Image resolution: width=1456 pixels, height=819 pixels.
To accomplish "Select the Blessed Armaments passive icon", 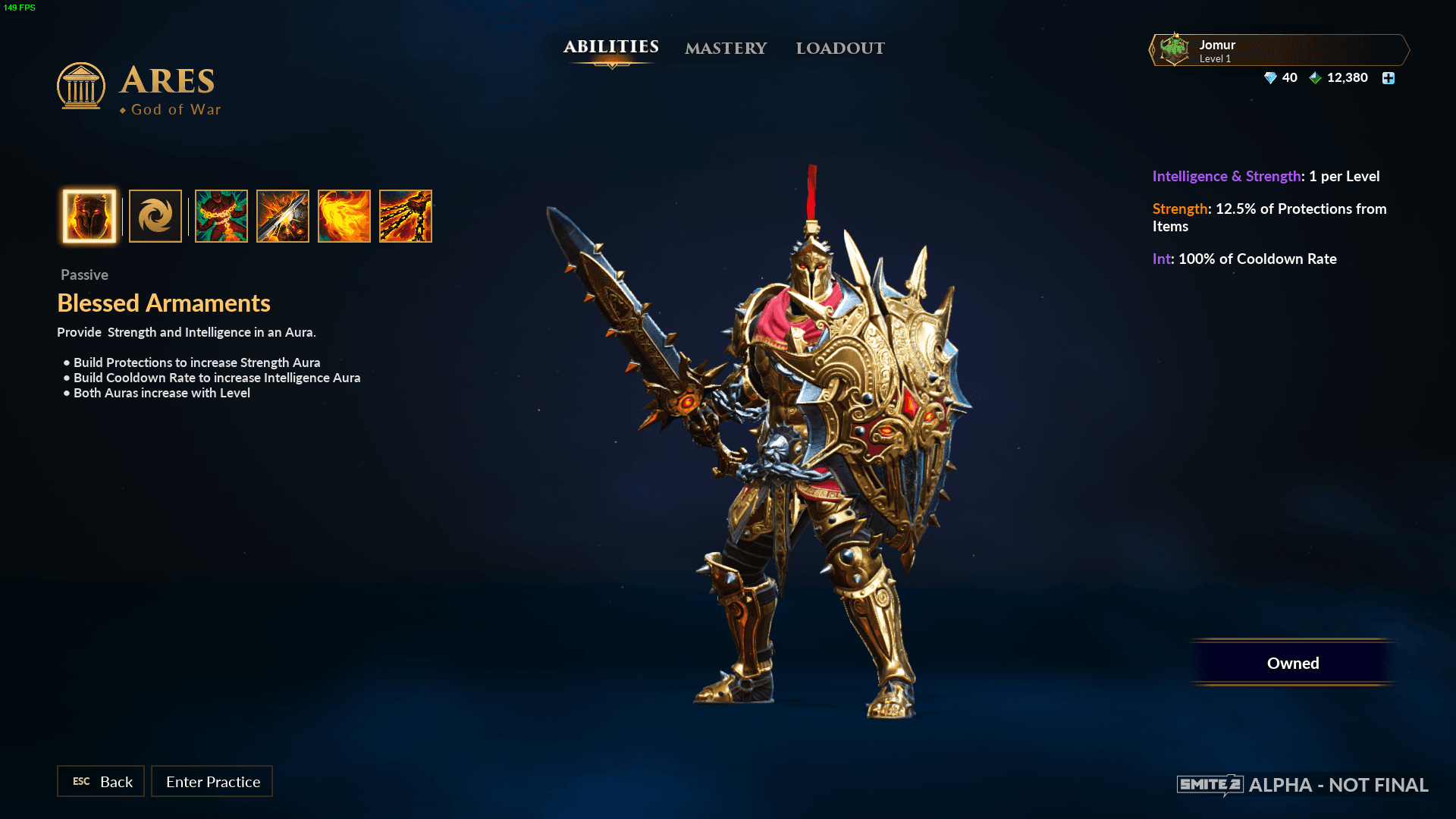I will [89, 216].
